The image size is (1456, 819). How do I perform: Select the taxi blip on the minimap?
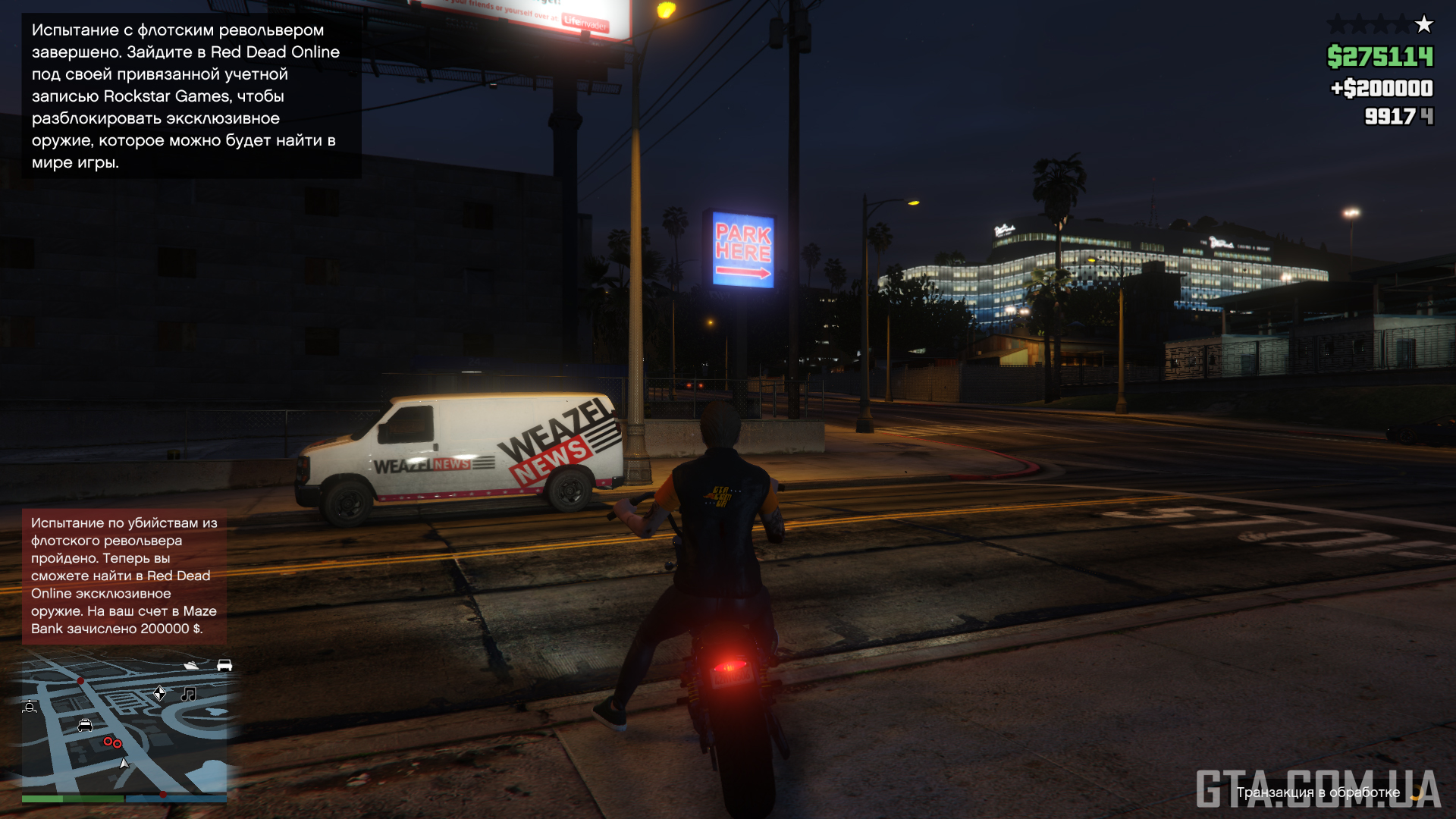click(x=85, y=726)
